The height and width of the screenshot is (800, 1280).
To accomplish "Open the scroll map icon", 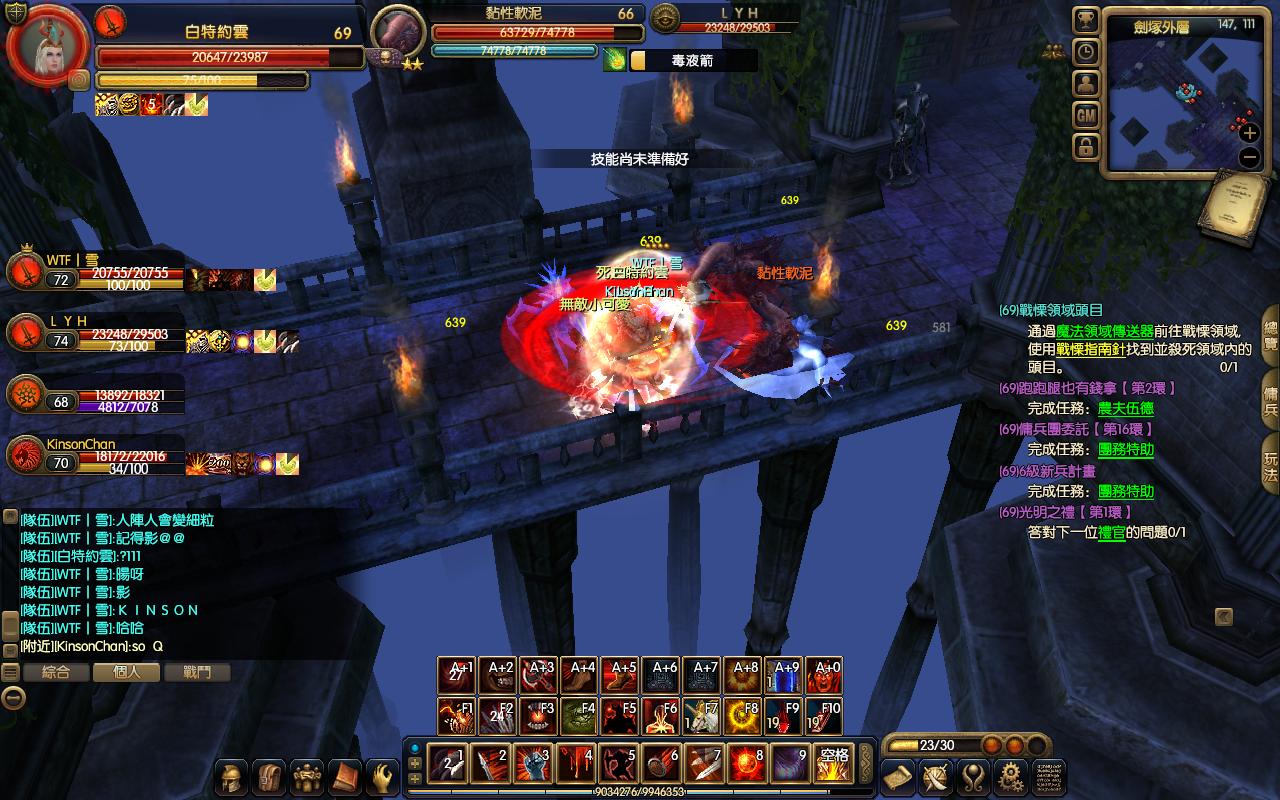I will [899, 776].
